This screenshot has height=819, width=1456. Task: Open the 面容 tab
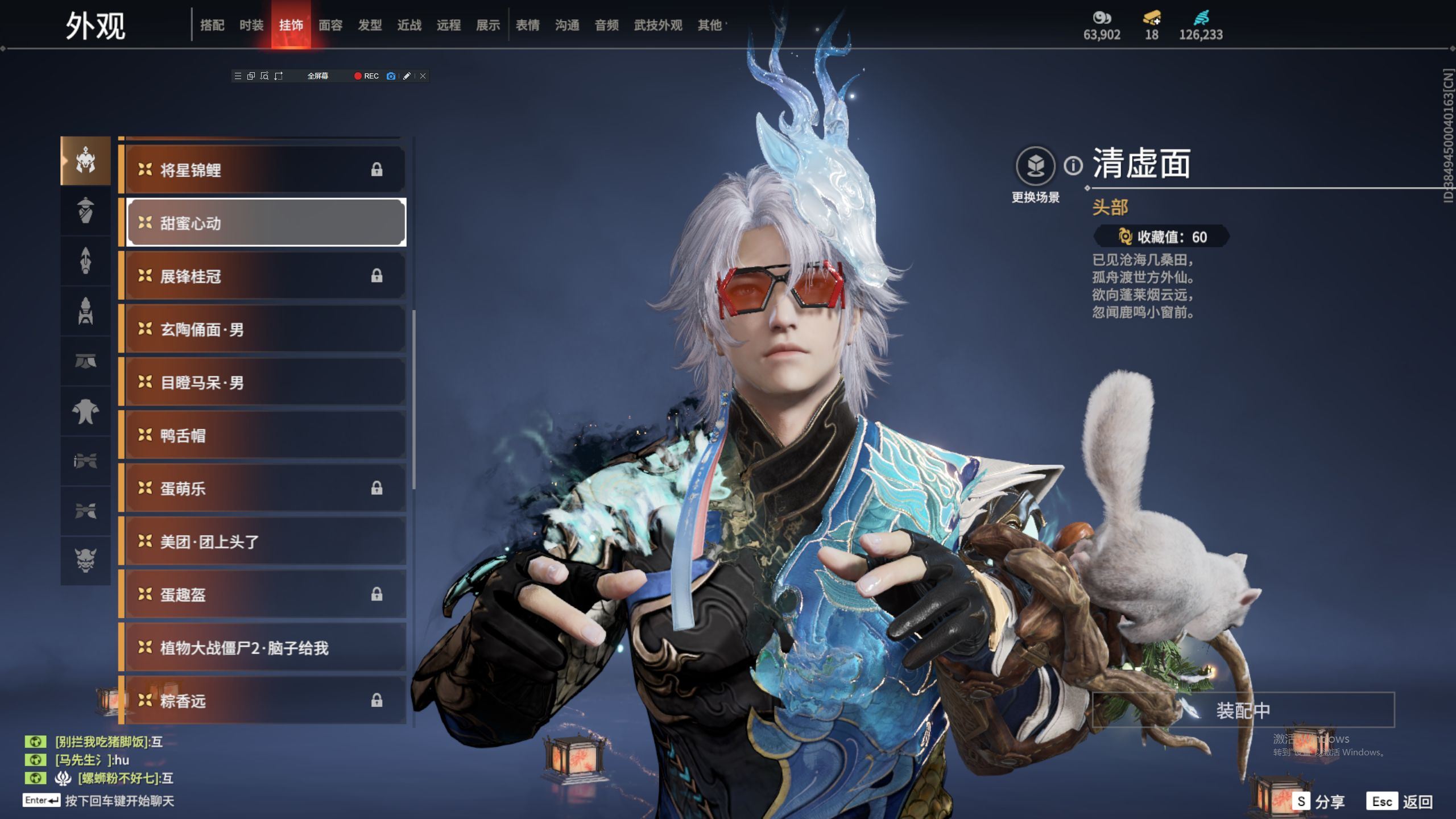point(330,25)
